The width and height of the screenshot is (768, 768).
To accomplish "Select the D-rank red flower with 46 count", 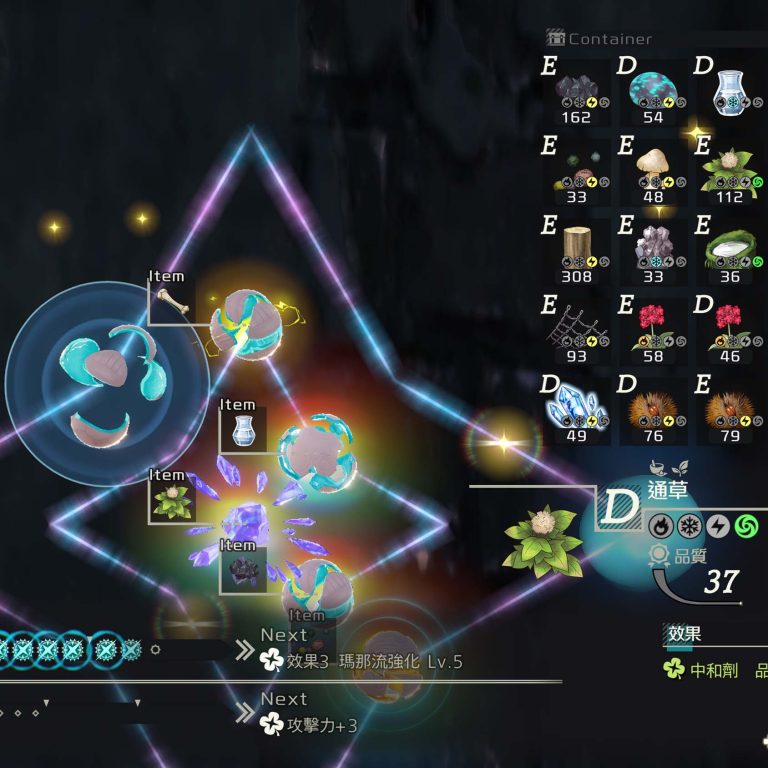I will coord(730,330).
